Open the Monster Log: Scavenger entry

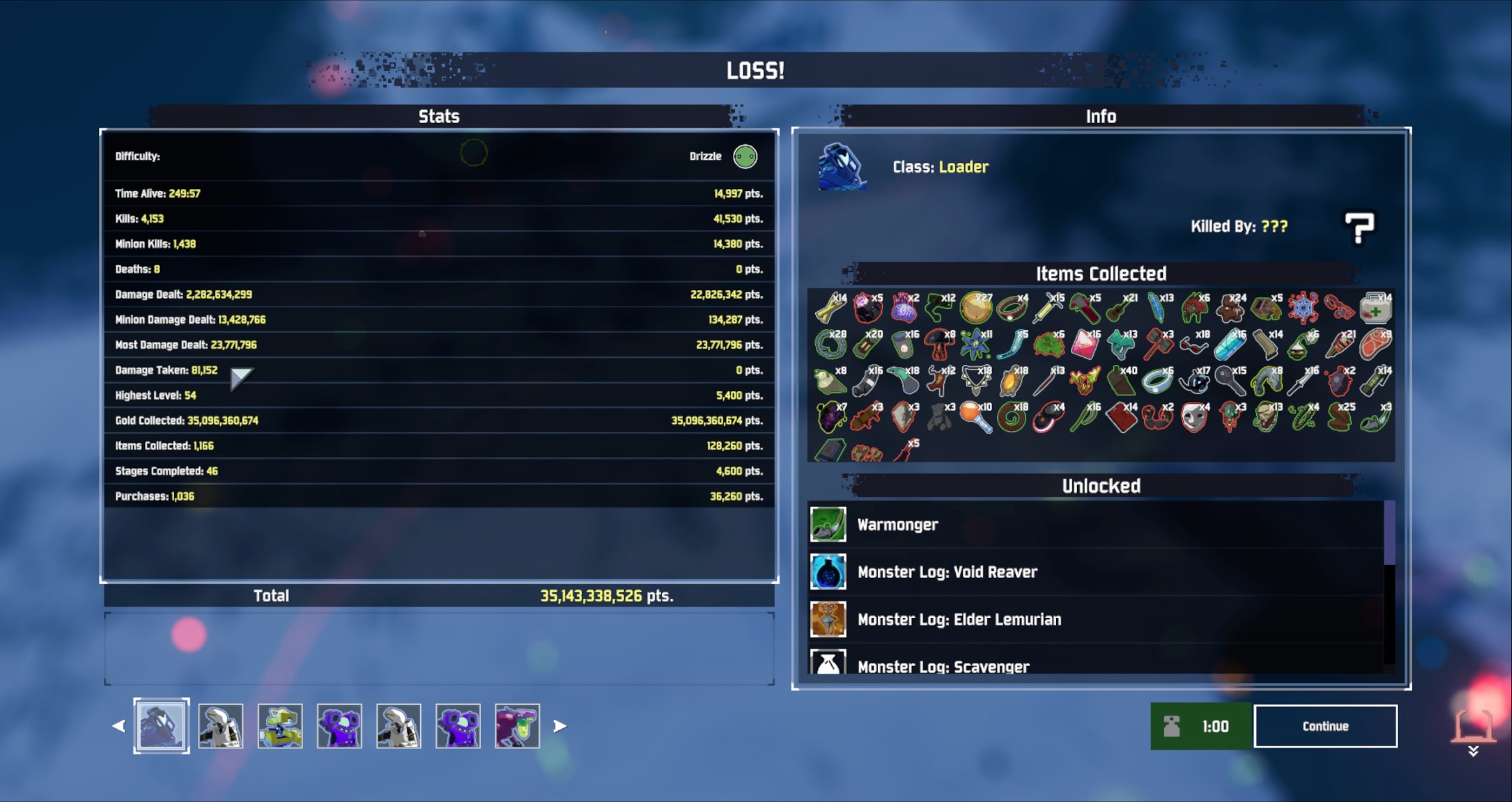pos(828,663)
